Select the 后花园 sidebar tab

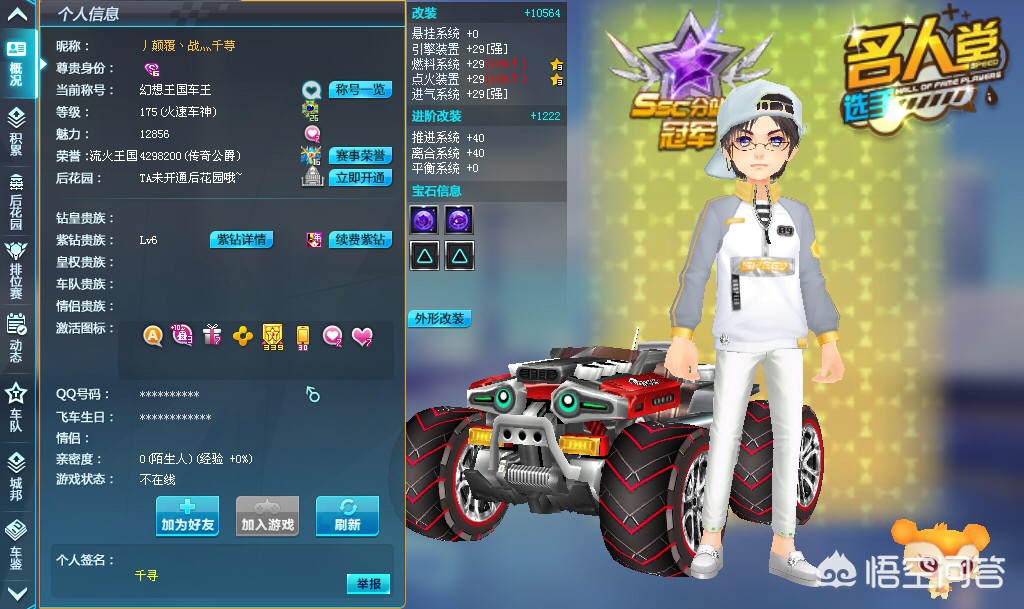[16, 203]
